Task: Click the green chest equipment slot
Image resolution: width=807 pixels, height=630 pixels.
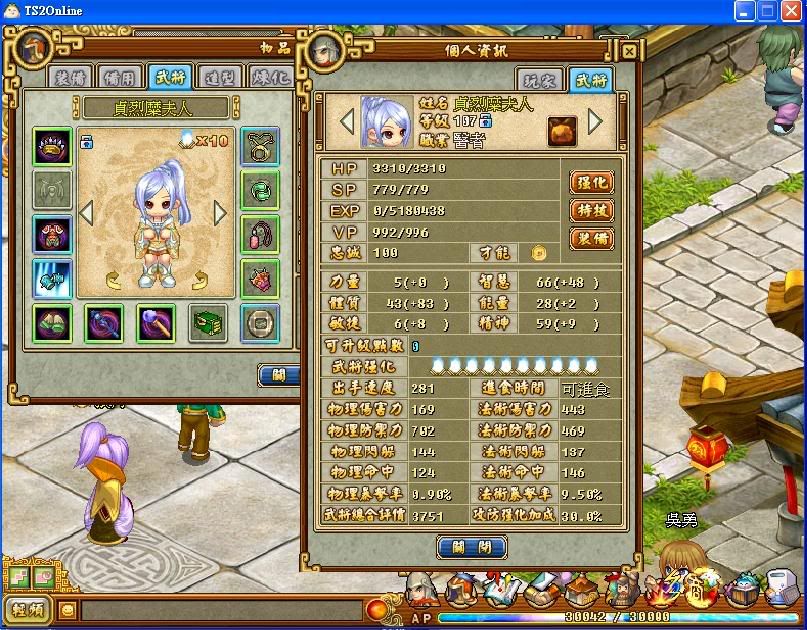Action: (x=208, y=322)
